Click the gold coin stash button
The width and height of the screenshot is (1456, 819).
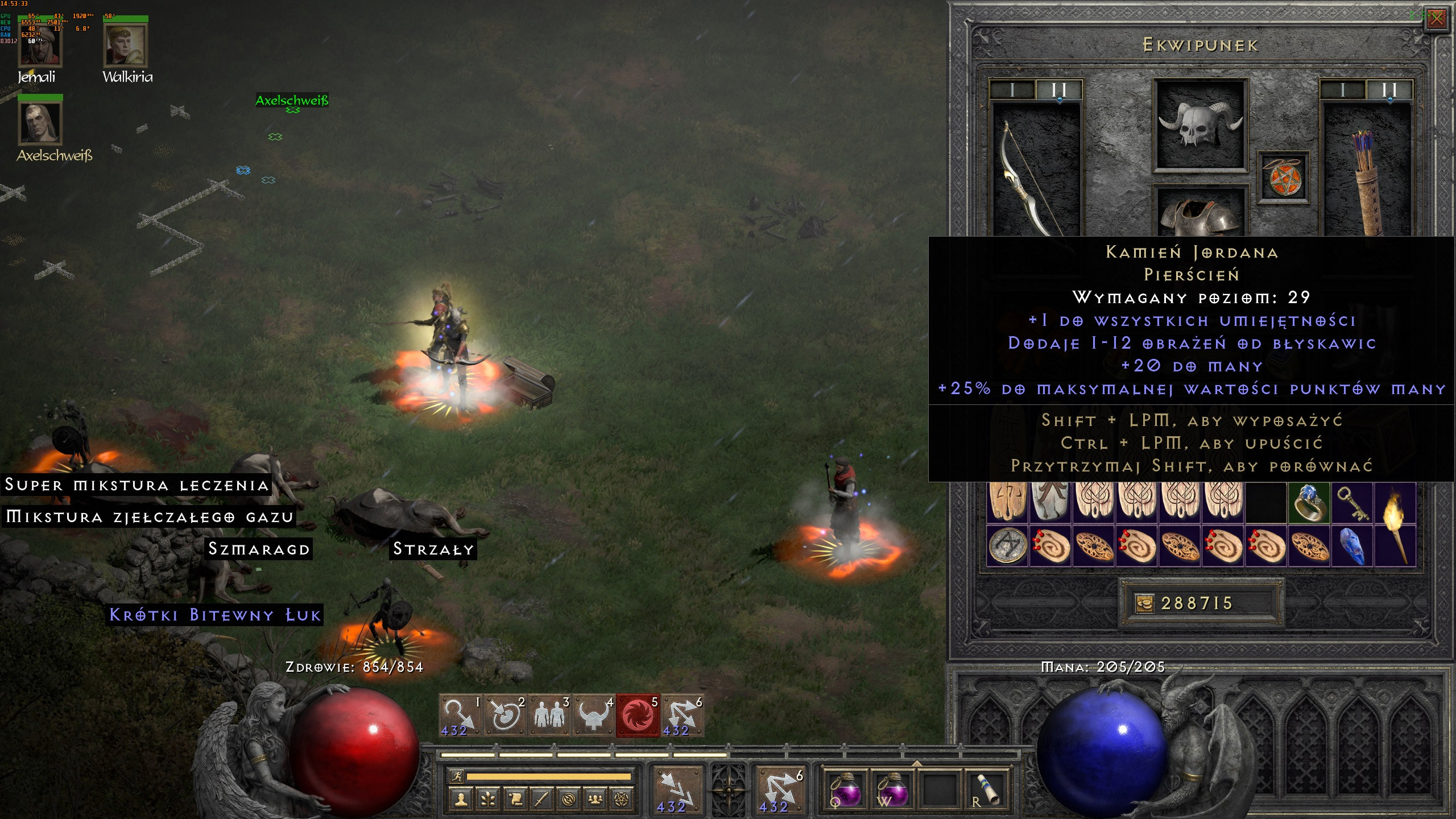[x=1143, y=603]
